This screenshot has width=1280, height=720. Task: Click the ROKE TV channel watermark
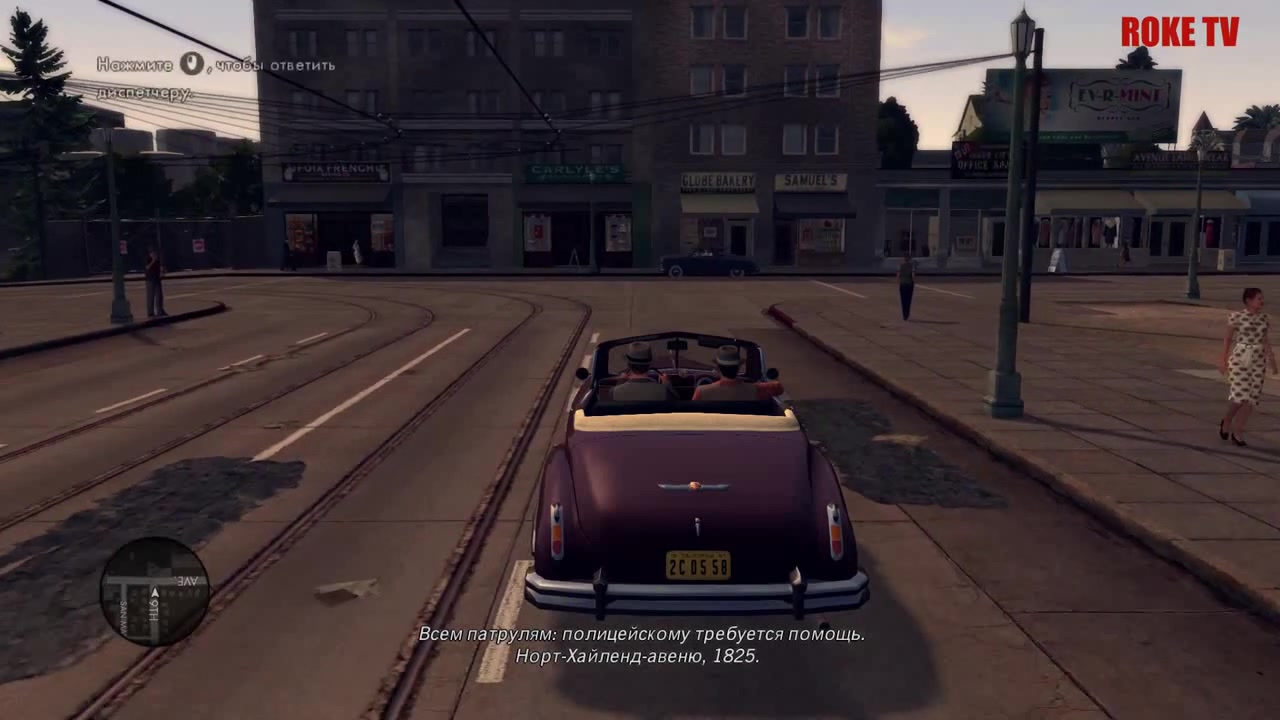click(x=1179, y=32)
